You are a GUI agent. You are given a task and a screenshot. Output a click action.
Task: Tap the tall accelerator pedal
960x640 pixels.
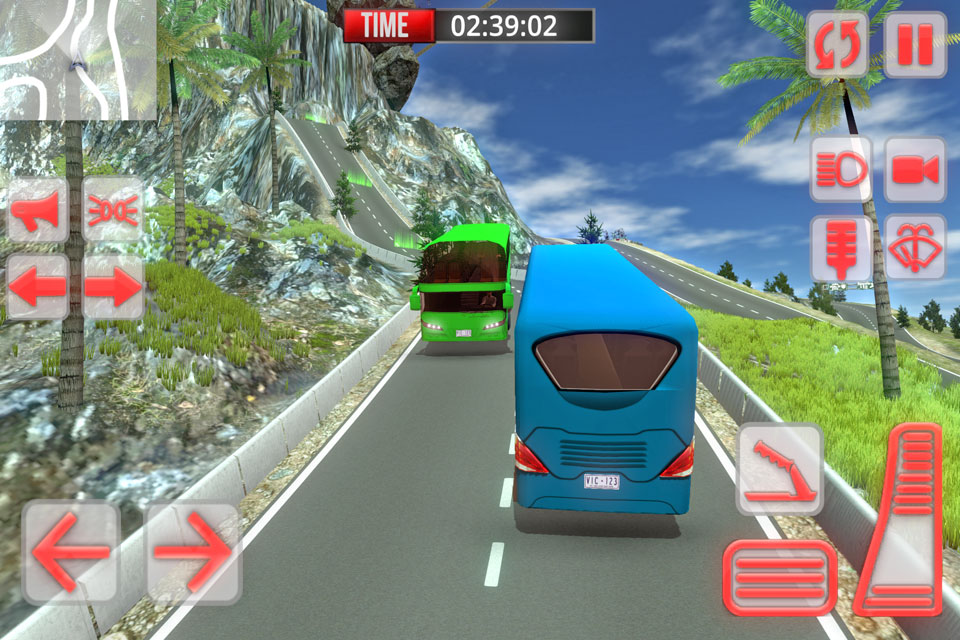(x=900, y=519)
